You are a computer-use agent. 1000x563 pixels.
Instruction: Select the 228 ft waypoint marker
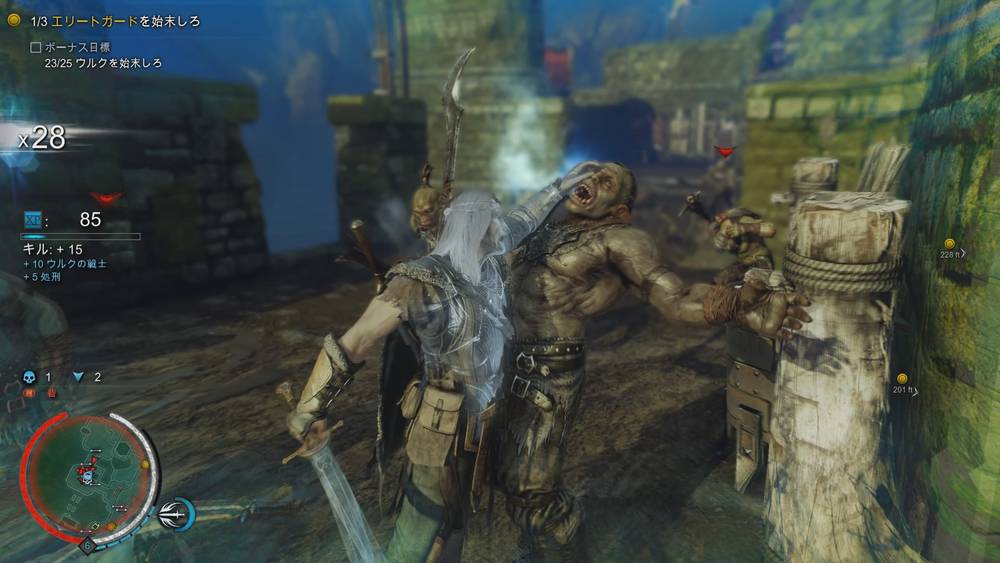click(x=949, y=243)
